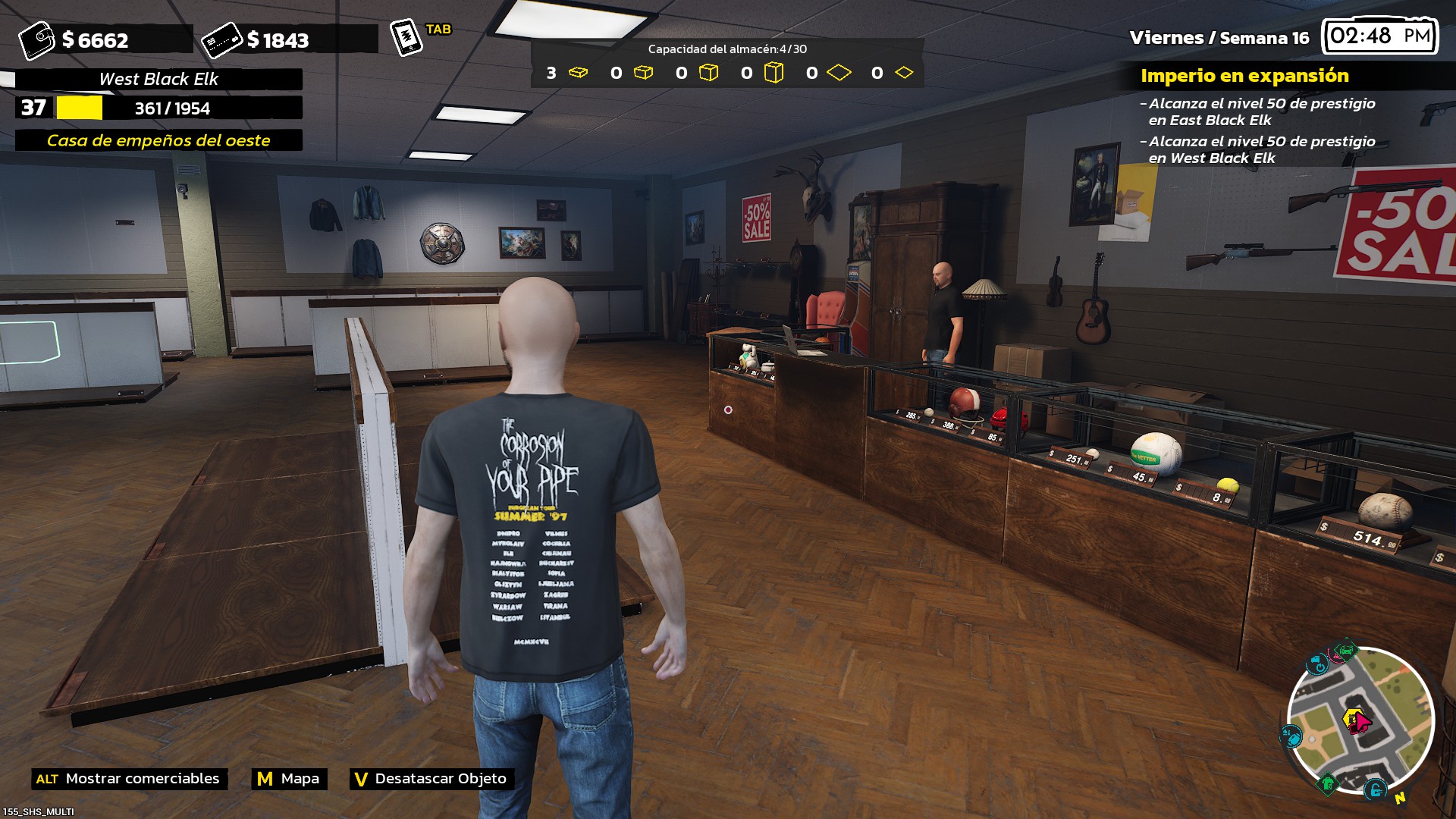Select the Mostrar comerciables option
The height and width of the screenshot is (819, 1456).
129,779
